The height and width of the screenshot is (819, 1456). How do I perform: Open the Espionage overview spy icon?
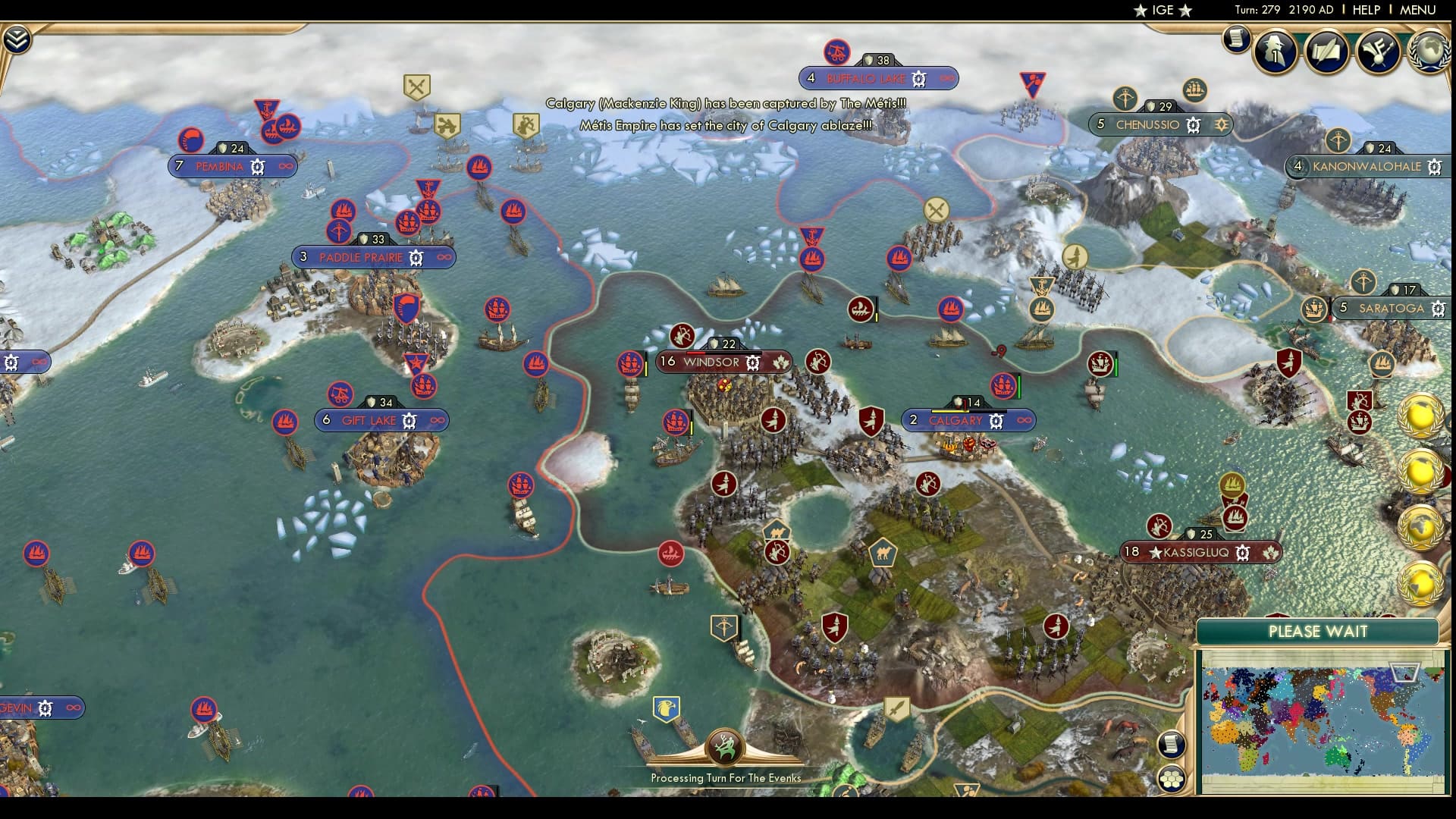pyautogui.click(x=1274, y=53)
